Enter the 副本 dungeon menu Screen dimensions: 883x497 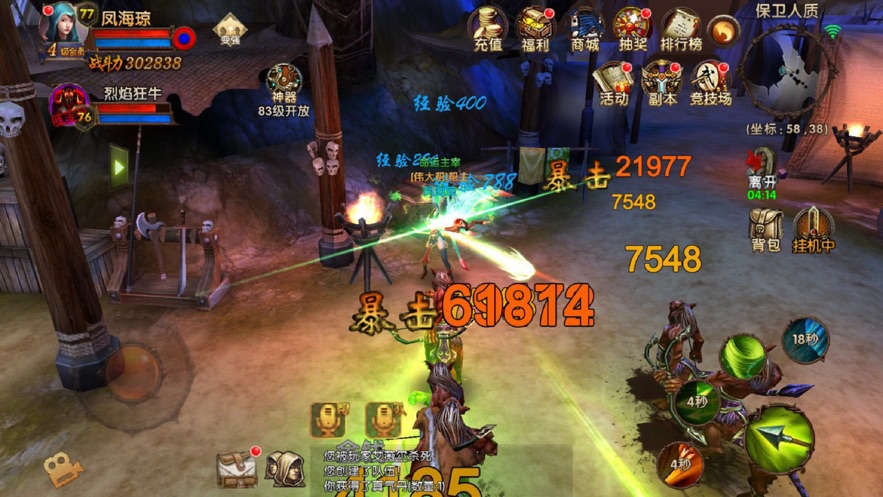click(x=661, y=80)
